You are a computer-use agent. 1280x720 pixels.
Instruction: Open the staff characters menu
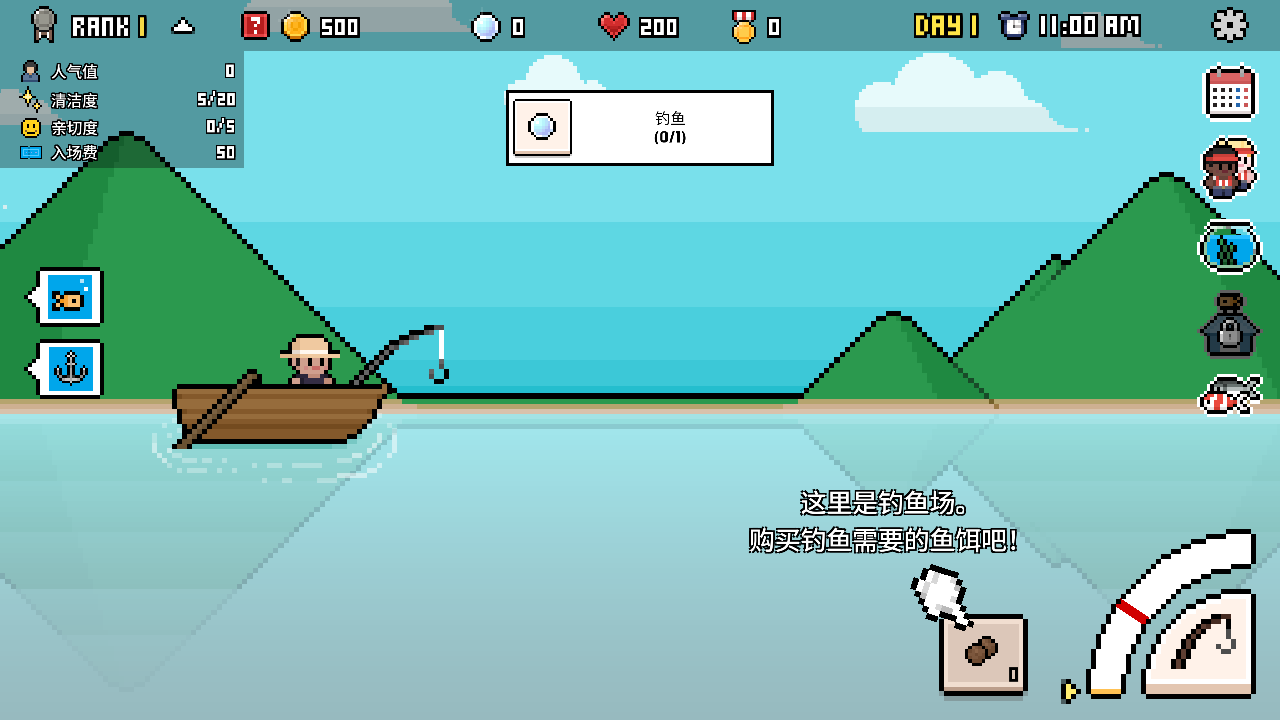click(1229, 168)
